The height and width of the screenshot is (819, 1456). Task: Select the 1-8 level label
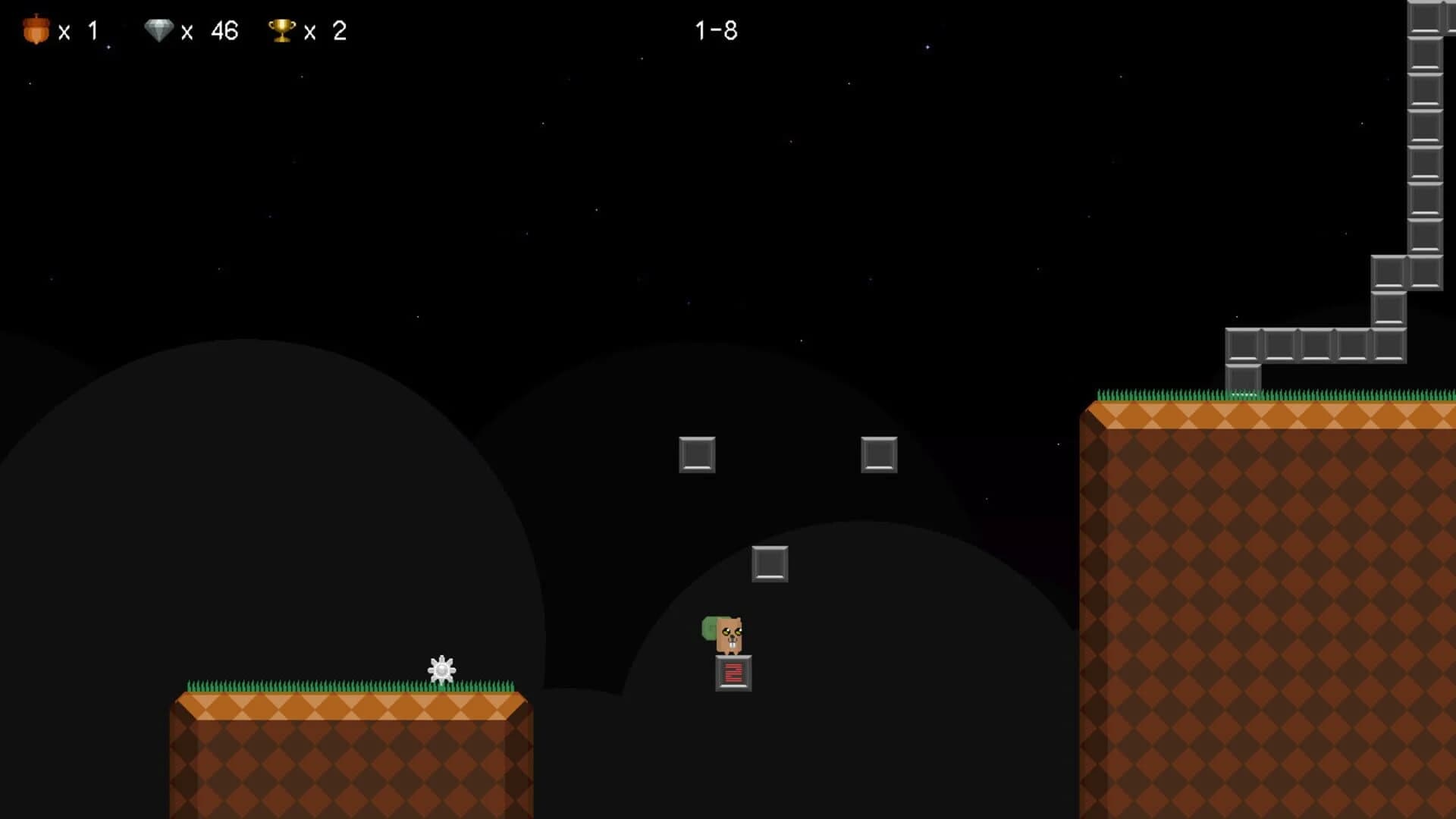pos(716,30)
